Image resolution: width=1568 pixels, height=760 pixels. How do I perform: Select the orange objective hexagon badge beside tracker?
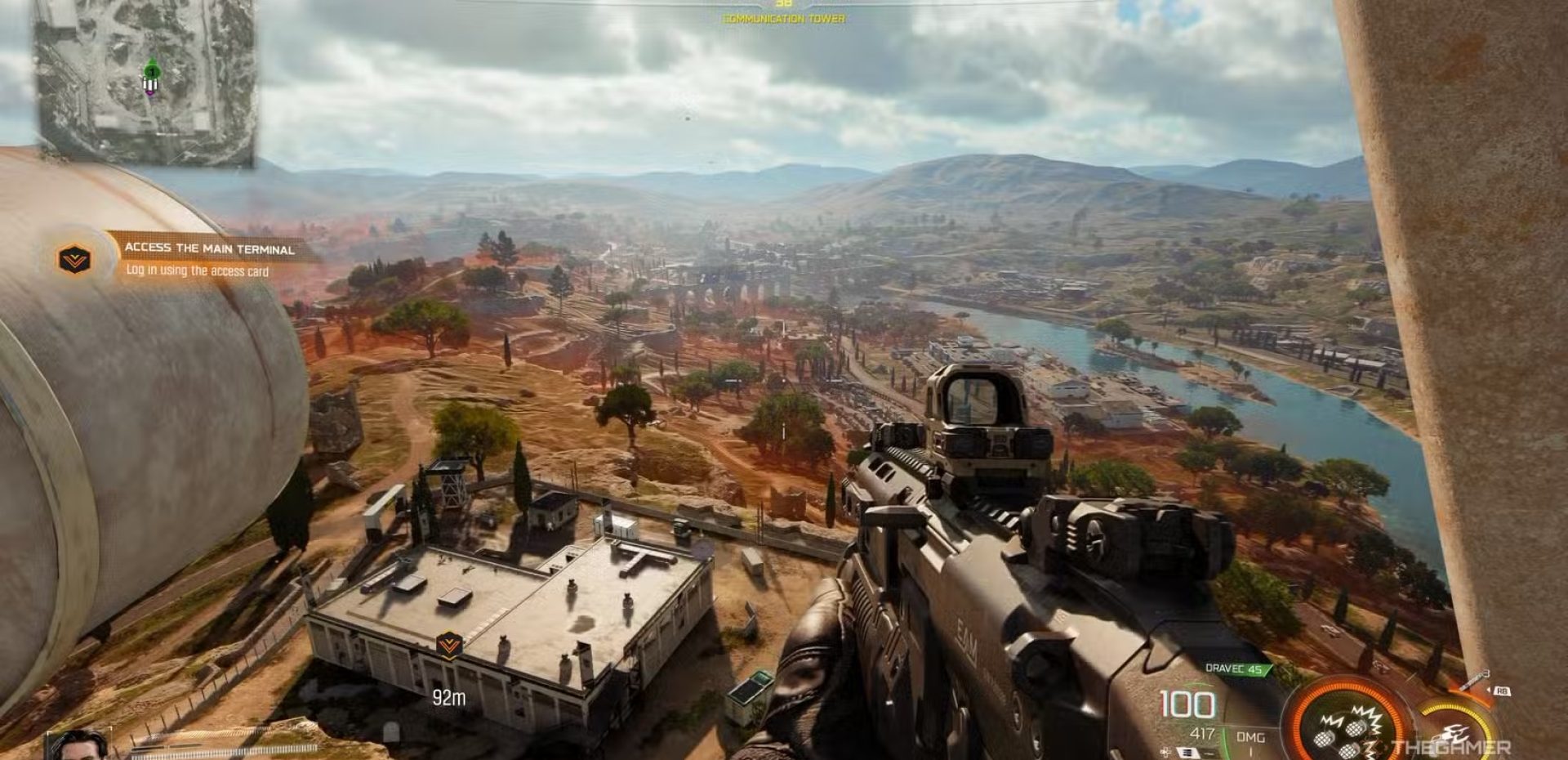(x=74, y=260)
